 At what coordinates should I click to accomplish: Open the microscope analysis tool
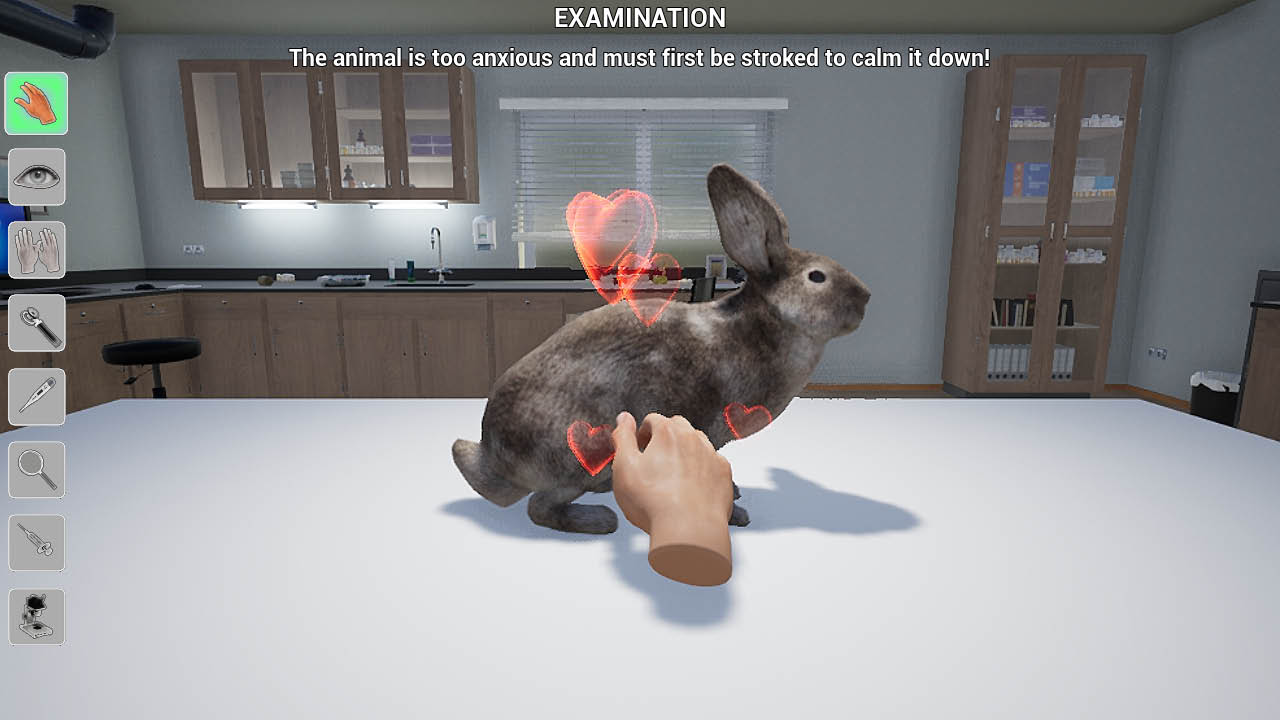36,616
